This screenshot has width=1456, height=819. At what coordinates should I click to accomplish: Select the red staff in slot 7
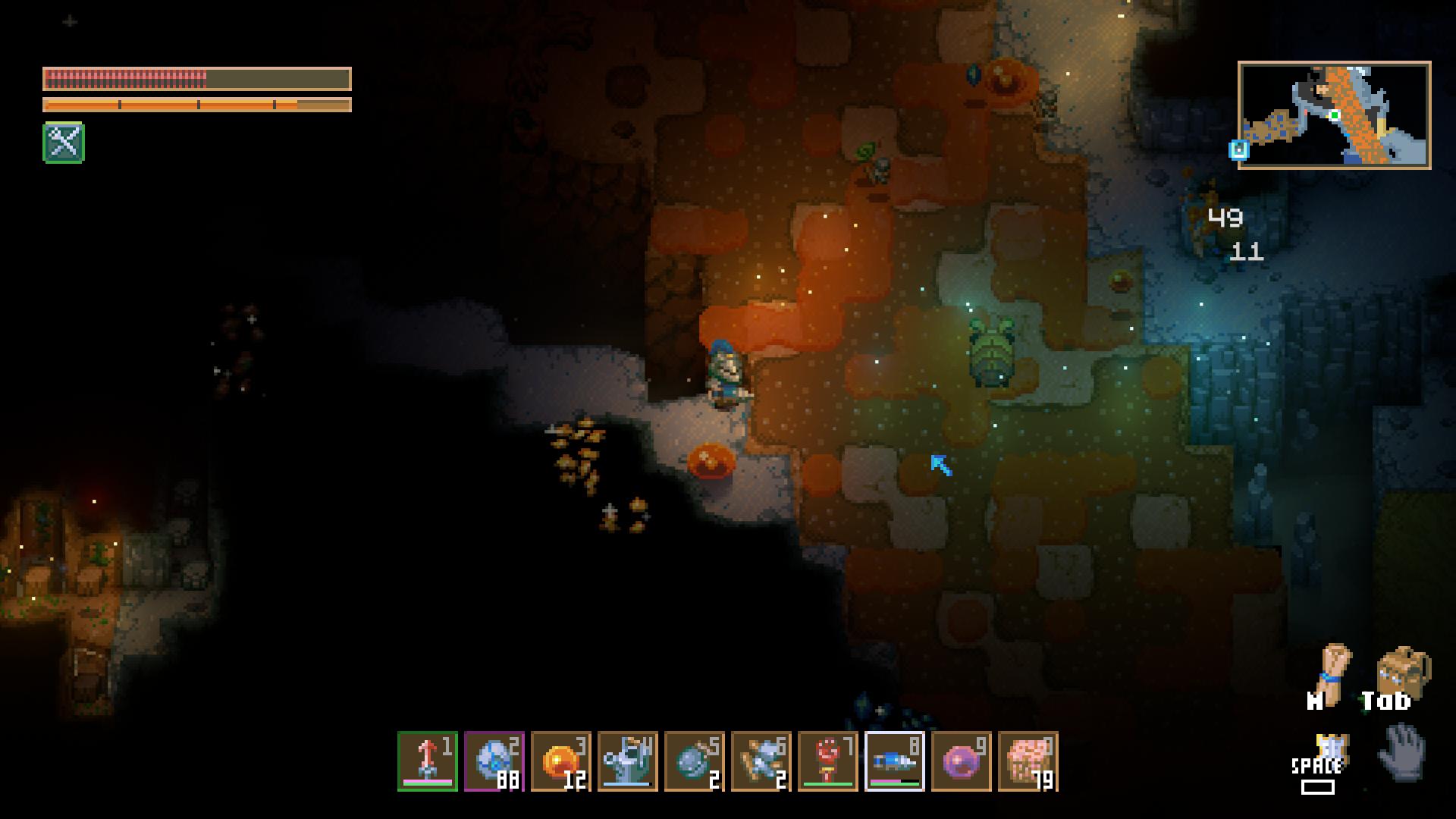pos(828,761)
